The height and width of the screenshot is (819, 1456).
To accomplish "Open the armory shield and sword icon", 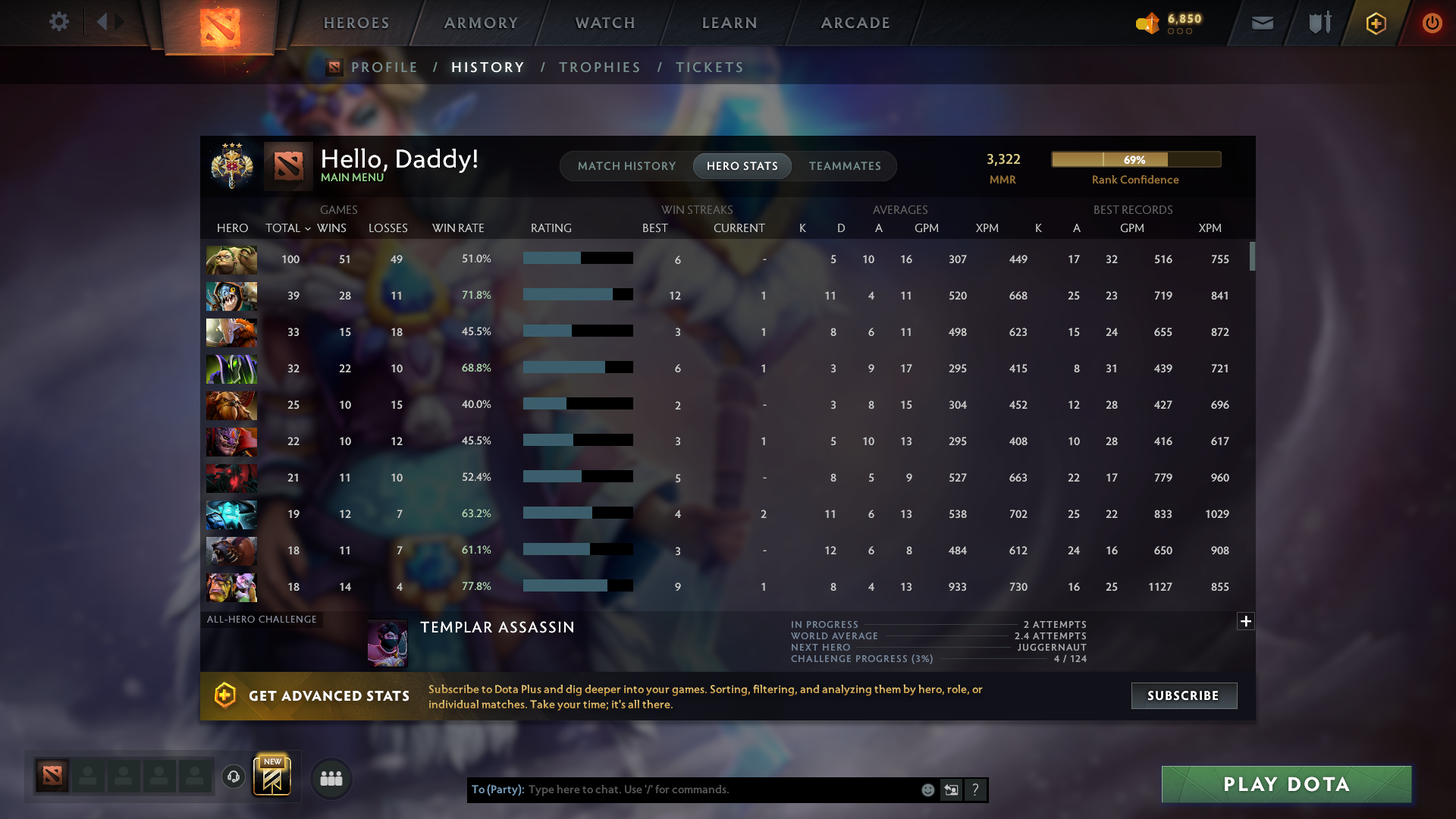I will click(1318, 23).
